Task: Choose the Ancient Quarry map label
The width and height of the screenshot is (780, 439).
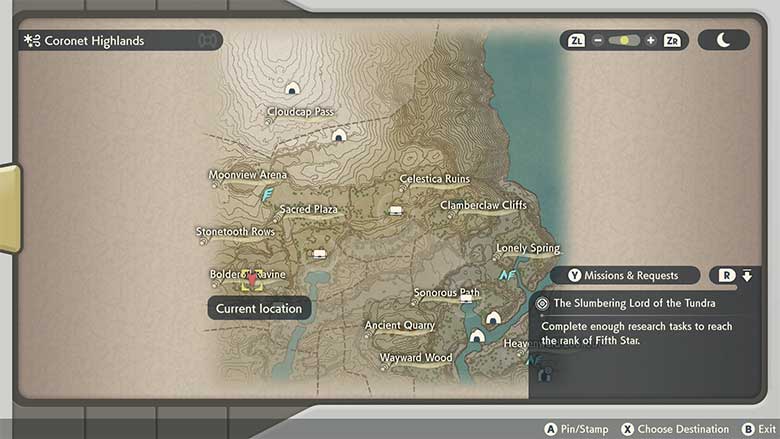Action: [399, 326]
